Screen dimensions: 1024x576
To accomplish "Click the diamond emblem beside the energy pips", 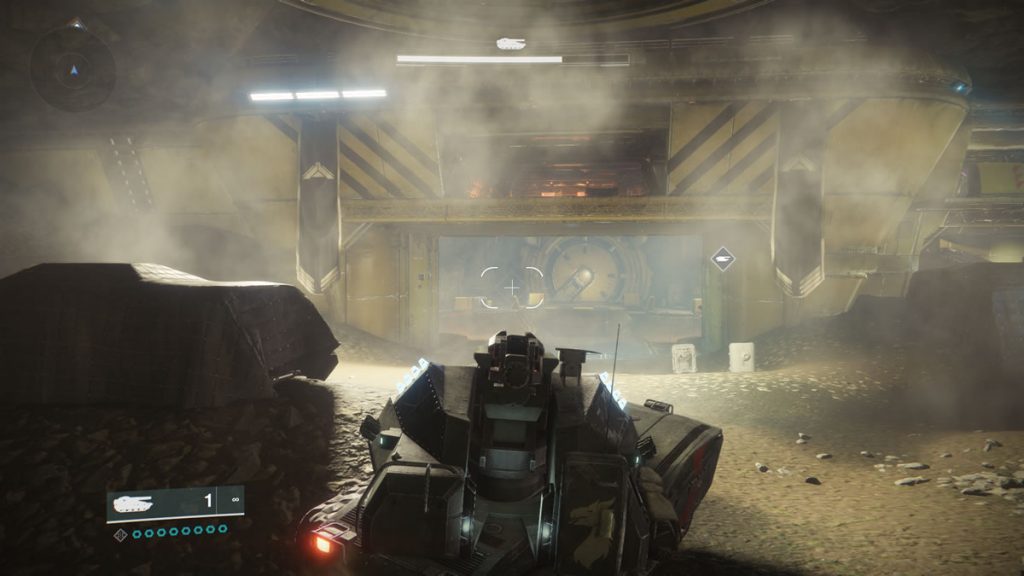I will (121, 534).
